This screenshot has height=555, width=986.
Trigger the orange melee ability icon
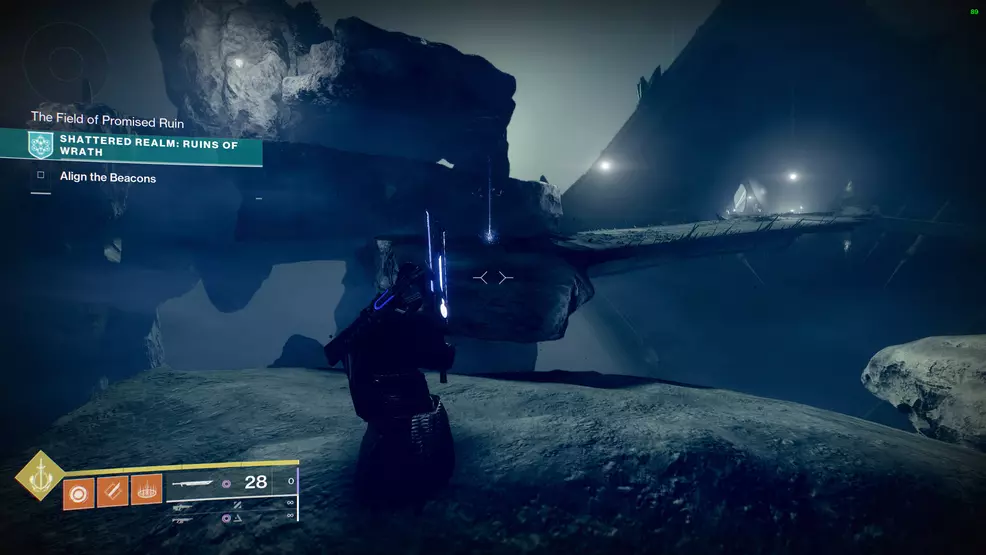point(112,492)
